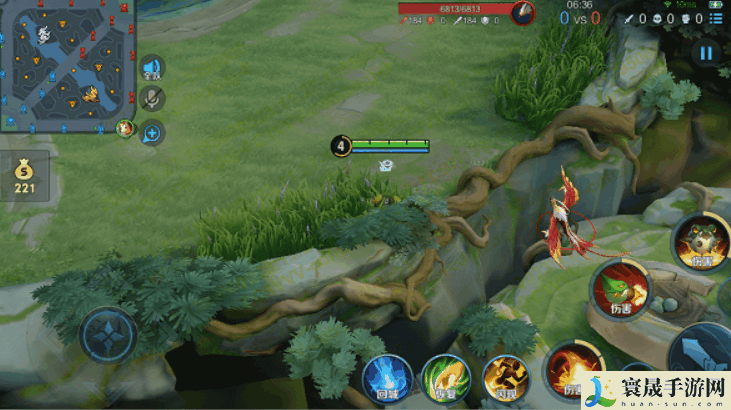This screenshot has width=731, height=410.
Task: Open the shop via the gold counter
Action: pyautogui.click(x=24, y=176)
